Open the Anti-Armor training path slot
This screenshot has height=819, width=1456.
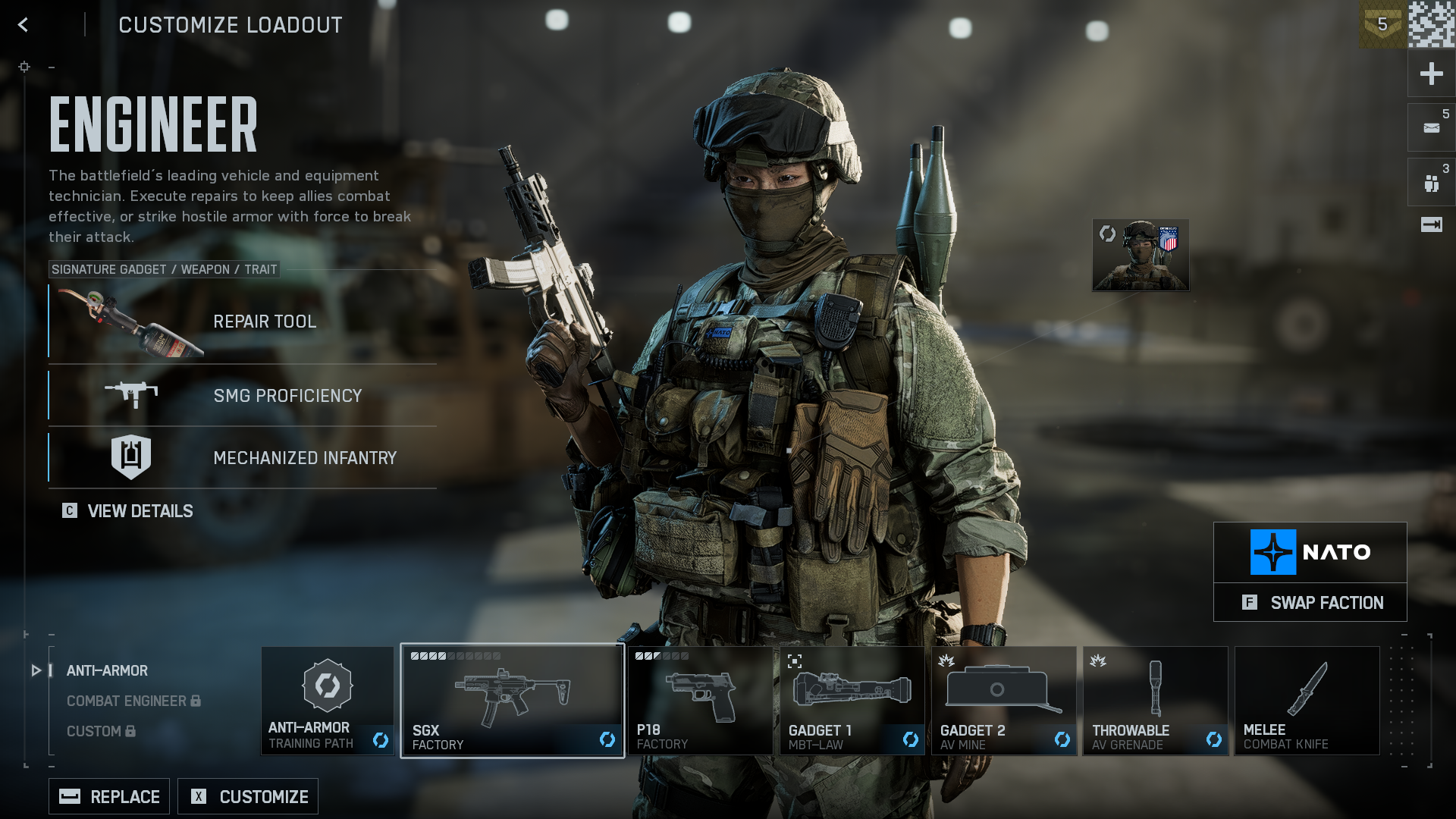pyautogui.click(x=328, y=701)
